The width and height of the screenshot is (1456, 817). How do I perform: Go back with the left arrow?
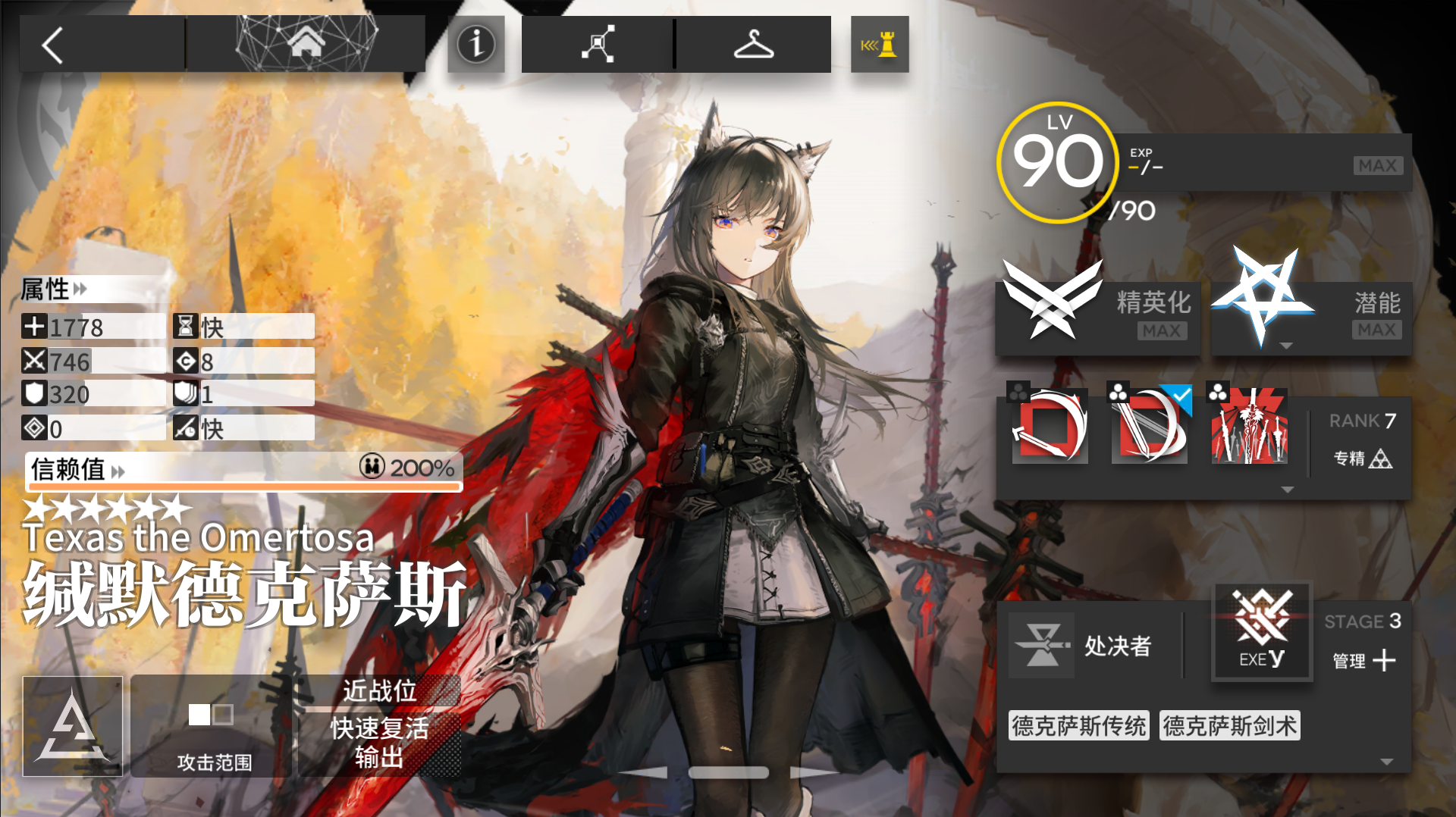(x=52, y=44)
